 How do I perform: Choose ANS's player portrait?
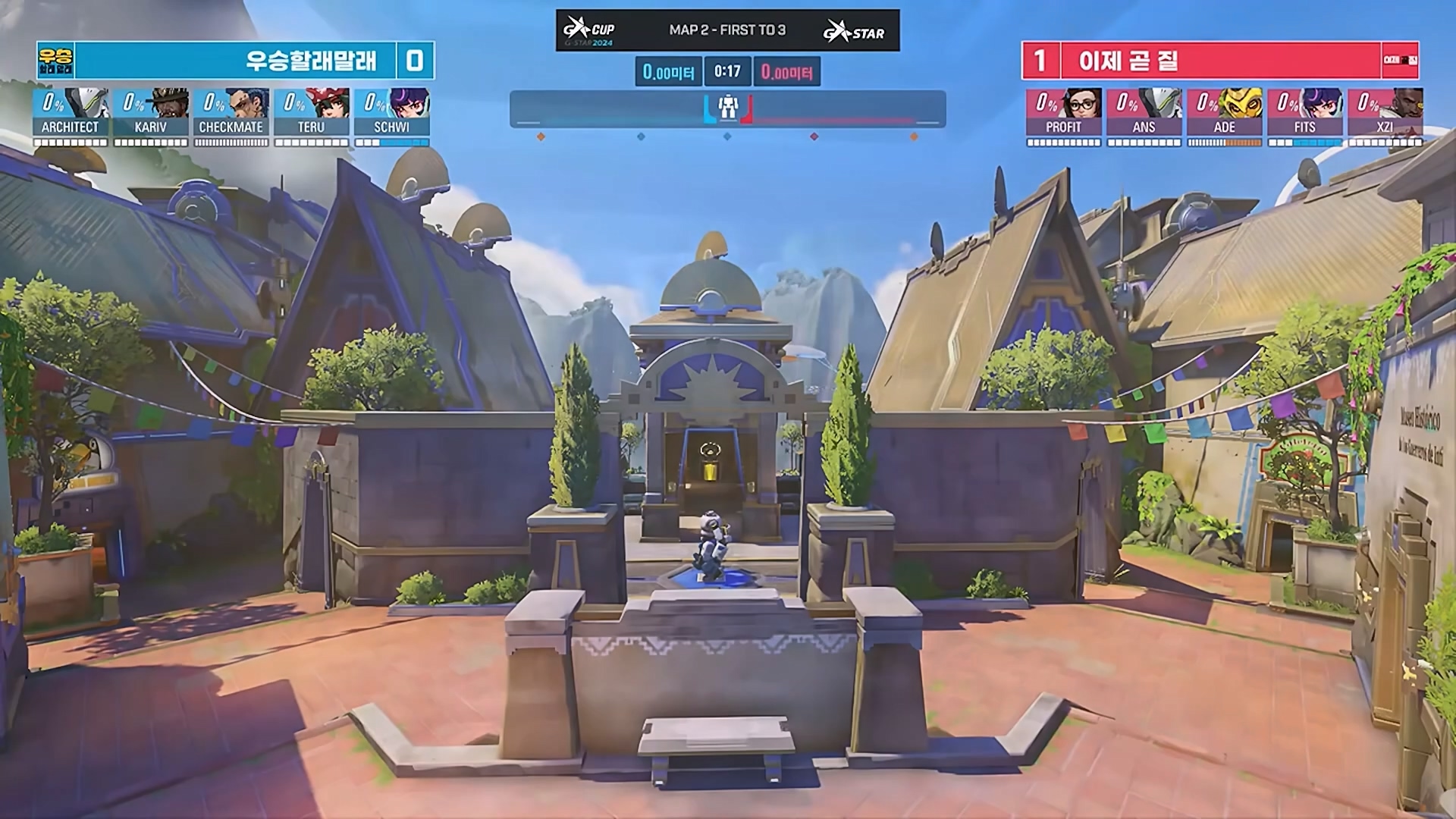1162,103
